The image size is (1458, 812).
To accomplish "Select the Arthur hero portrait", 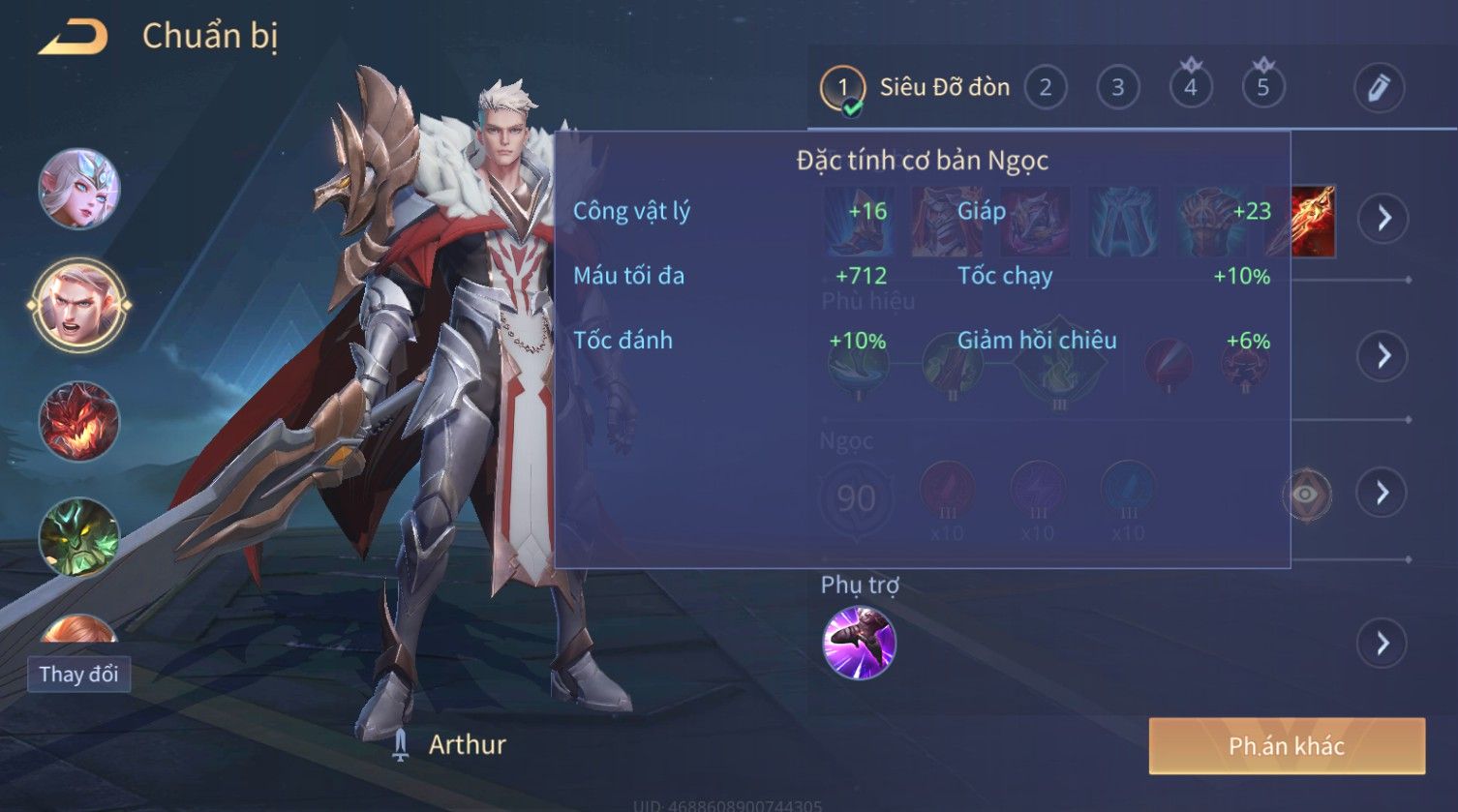I will 79,305.
